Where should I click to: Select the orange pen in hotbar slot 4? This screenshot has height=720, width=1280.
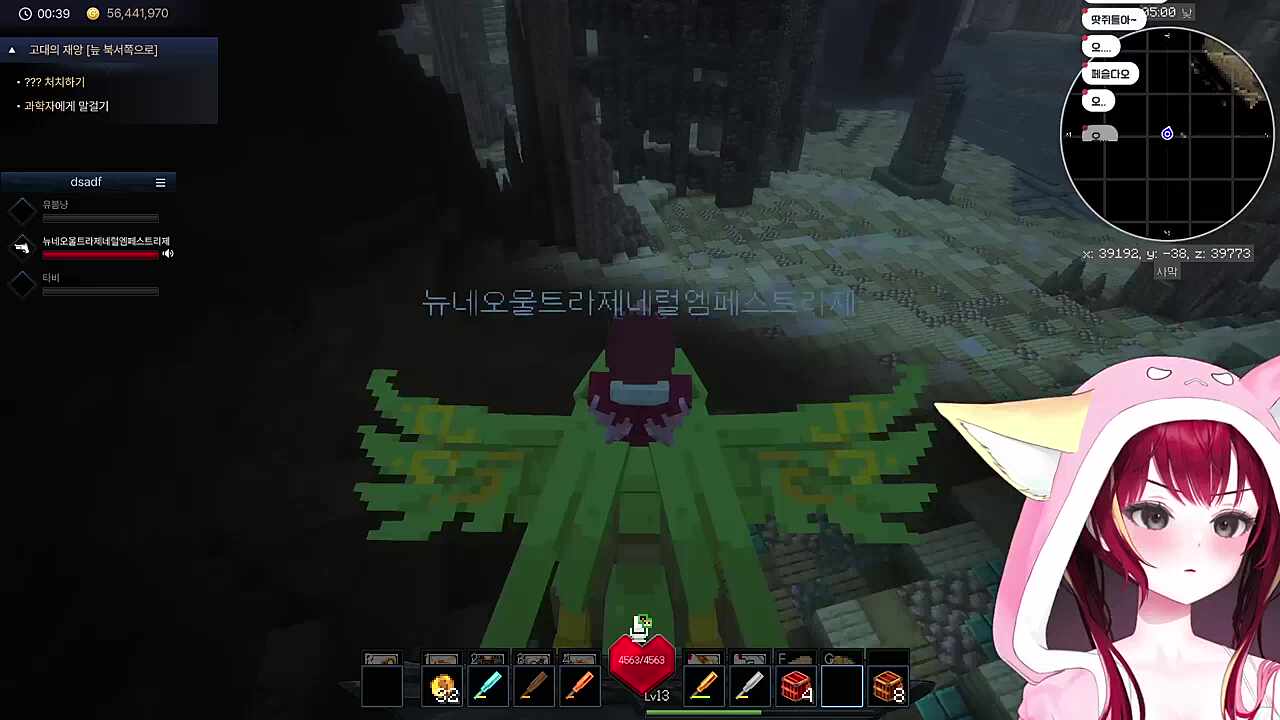coord(580,687)
